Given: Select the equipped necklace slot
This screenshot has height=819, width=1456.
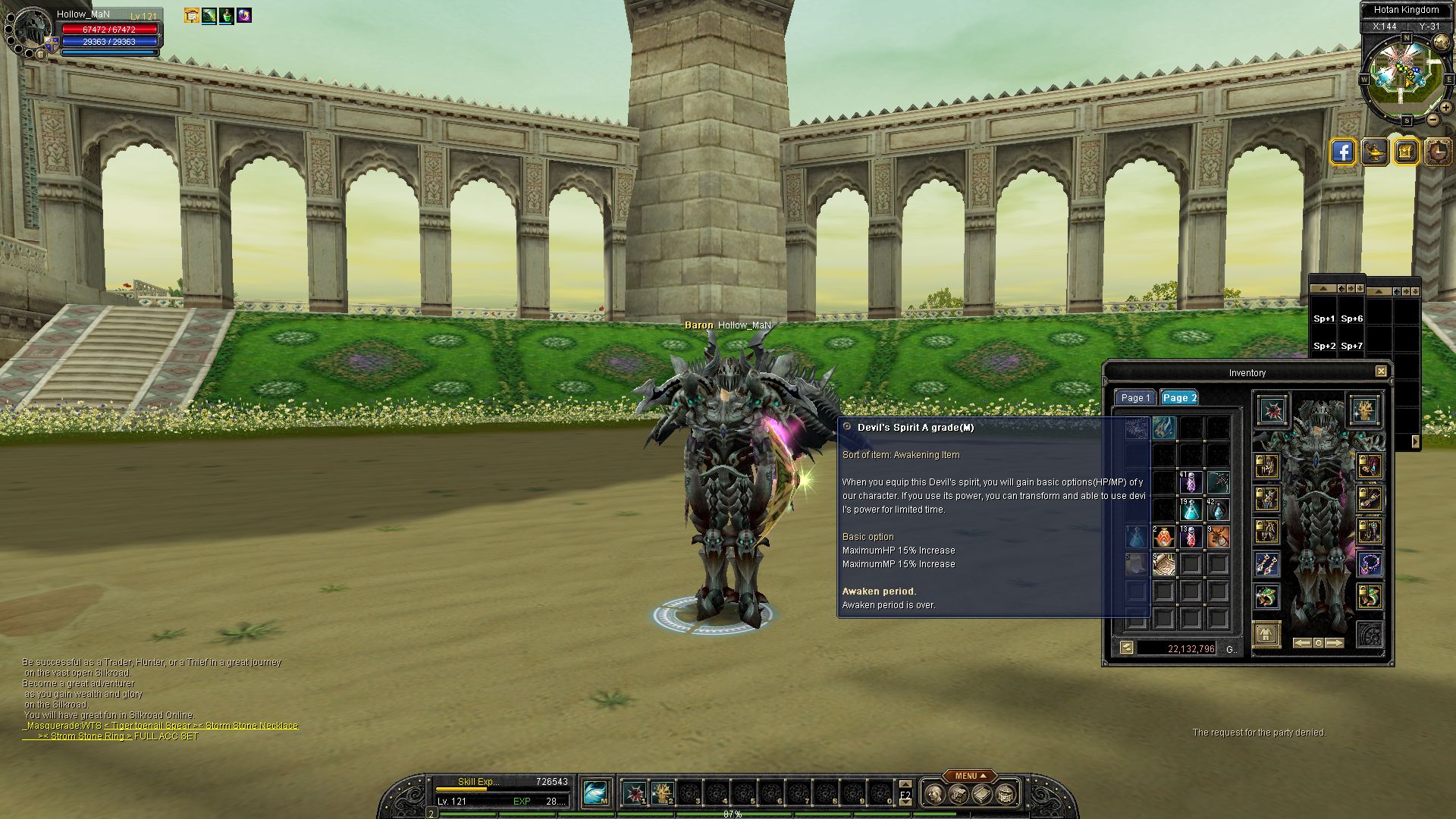Looking at the screenshot, I should [1370, 564].
